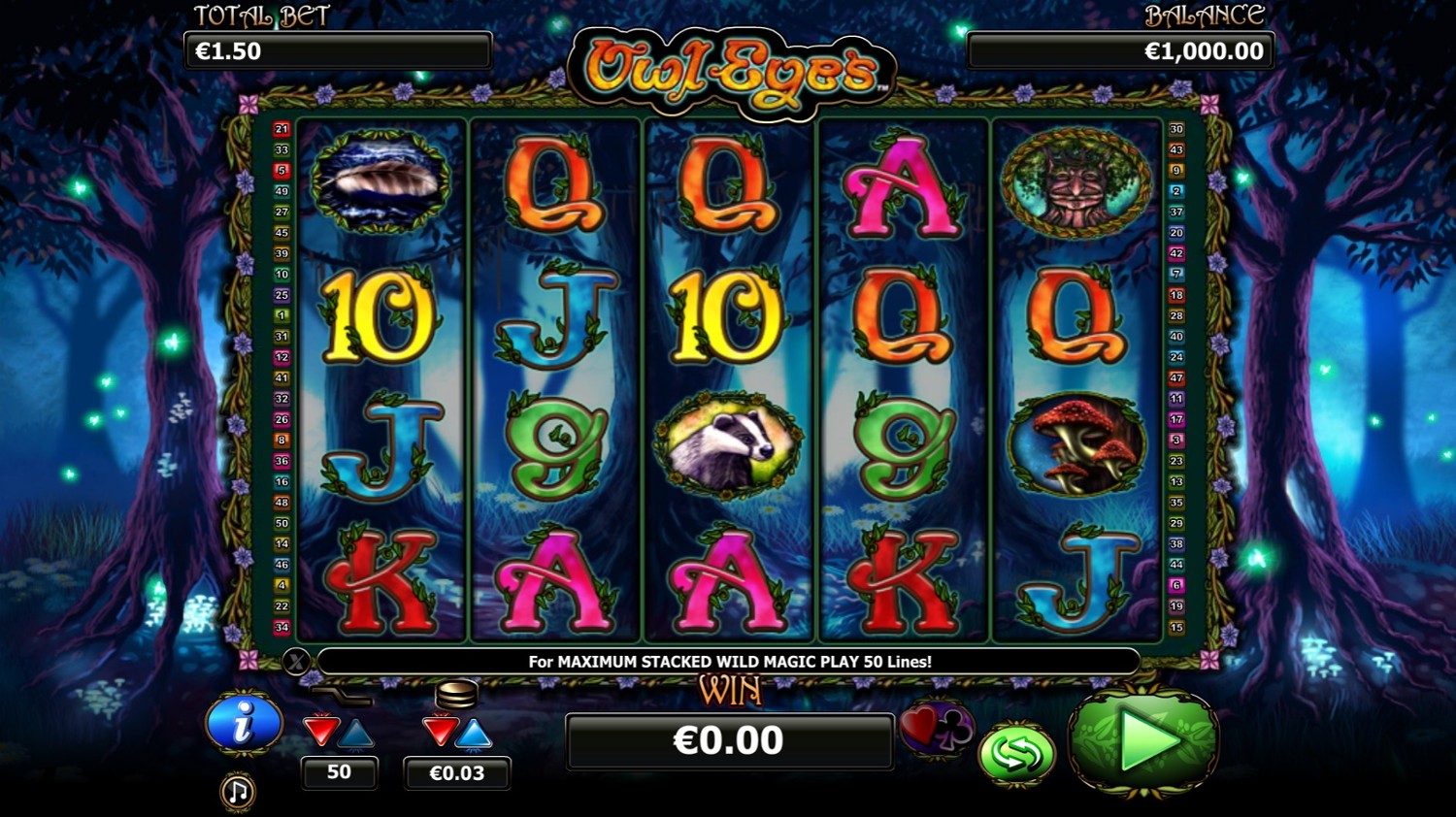The image size is (1456, 817).
Task: Open the blue info paytable button
Action: coord(243,723)
